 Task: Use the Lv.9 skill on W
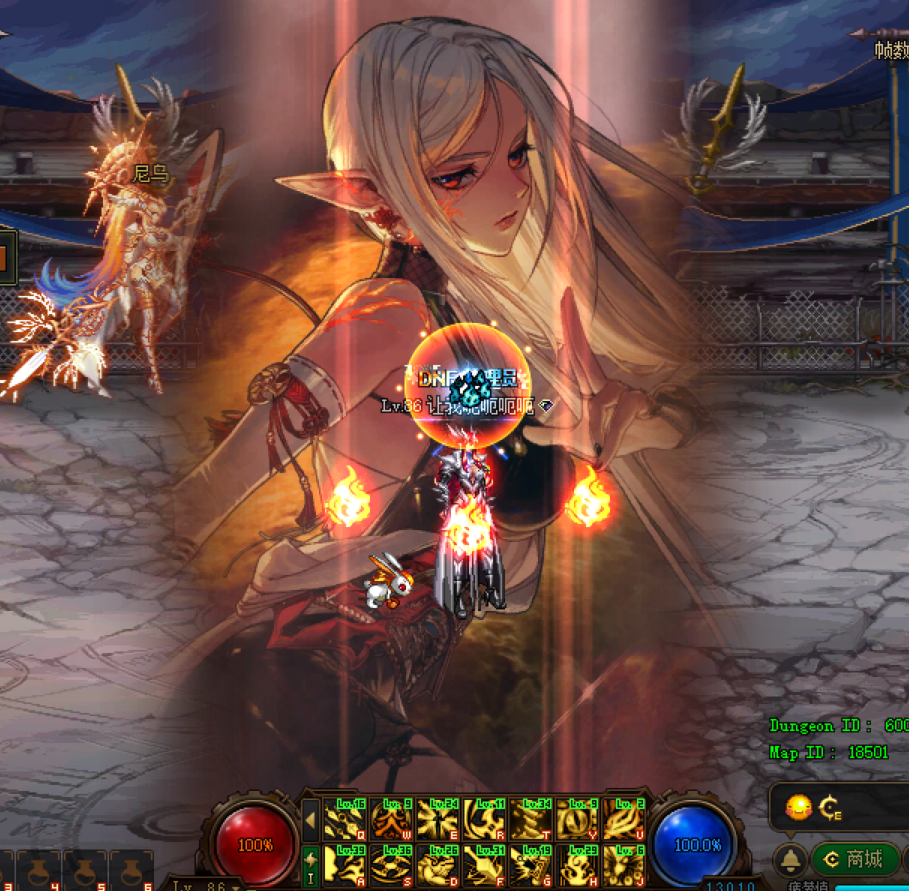point(391,819)
